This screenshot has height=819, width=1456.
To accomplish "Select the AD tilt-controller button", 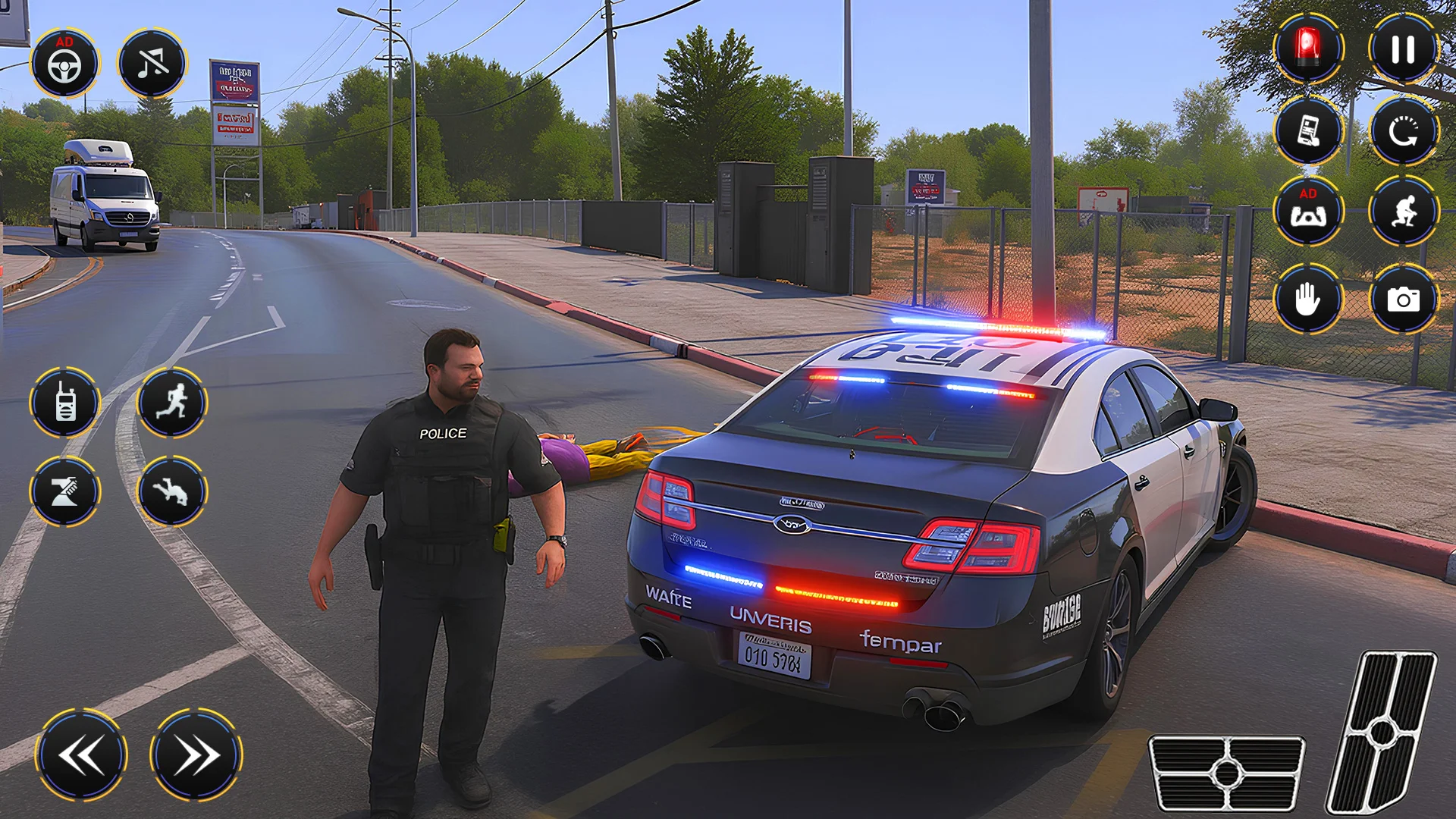I will pos(1308,212).
